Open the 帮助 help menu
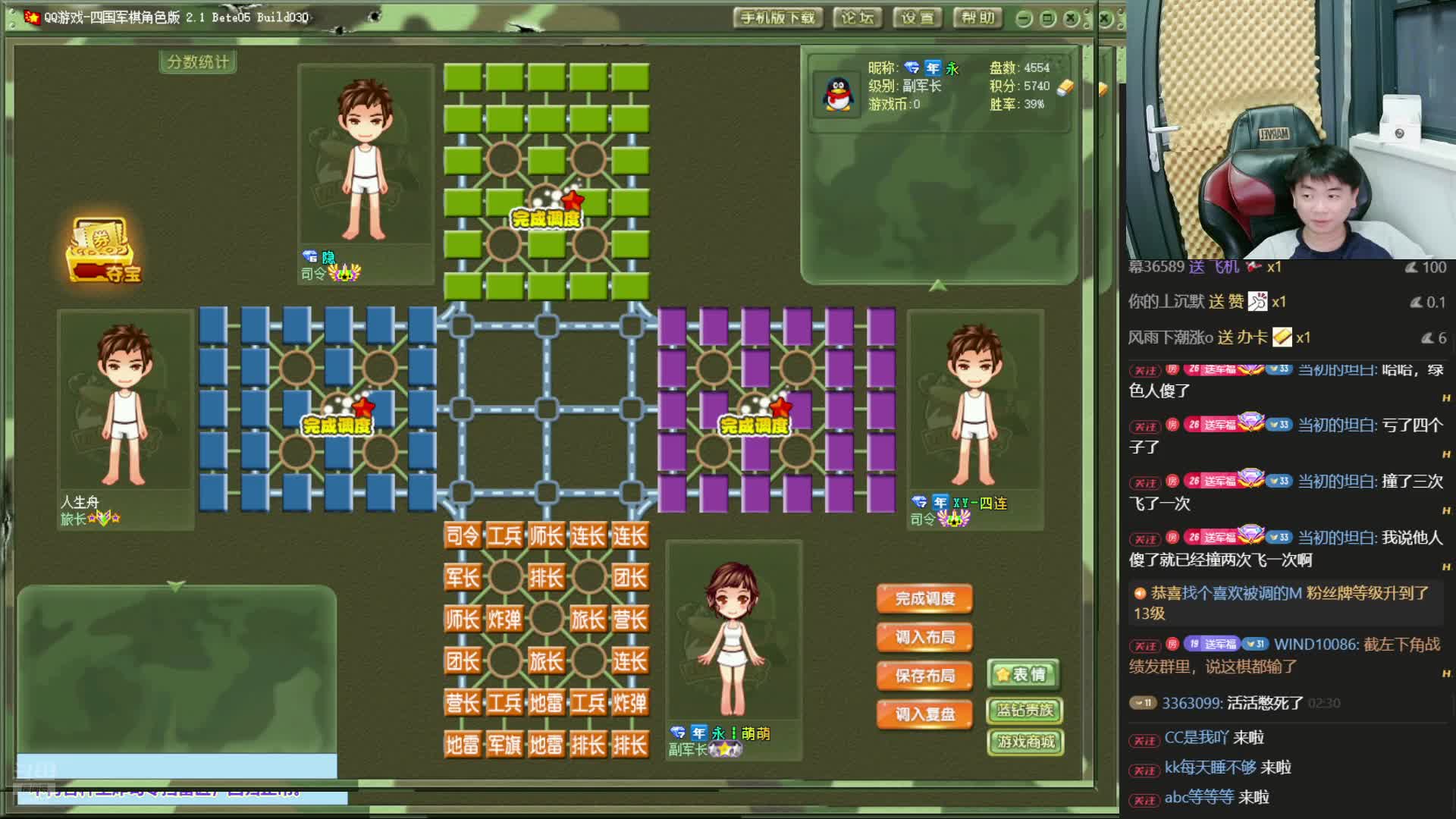1456x819 pixels. coord(977,18)
